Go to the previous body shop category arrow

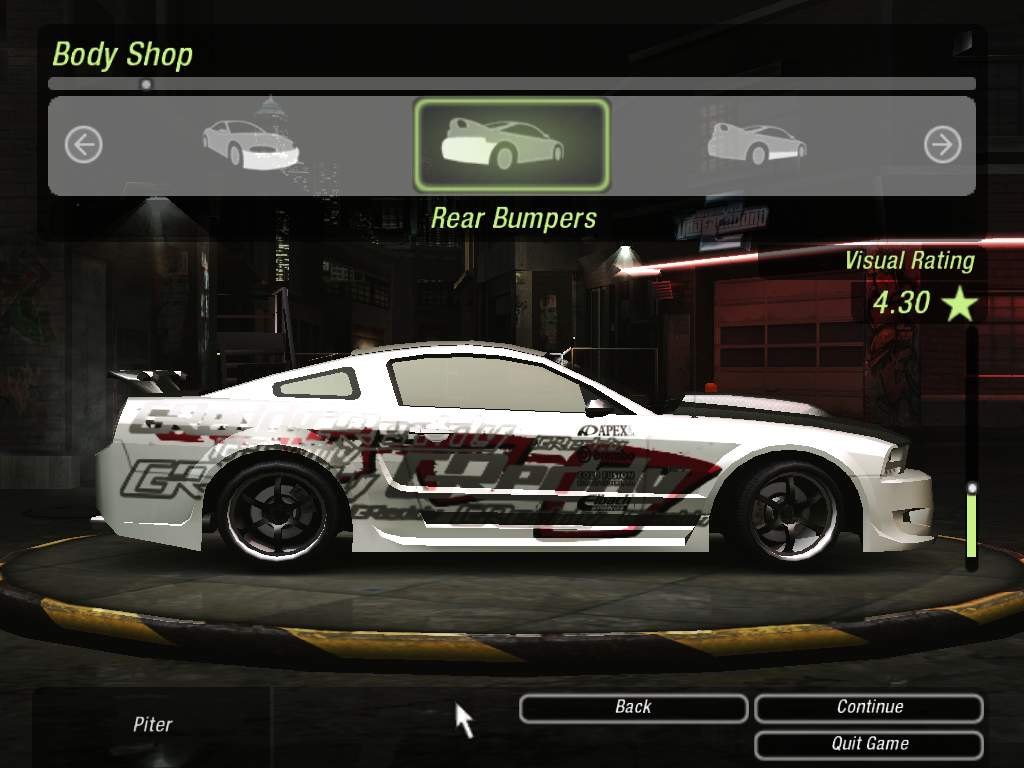[84, 146]
